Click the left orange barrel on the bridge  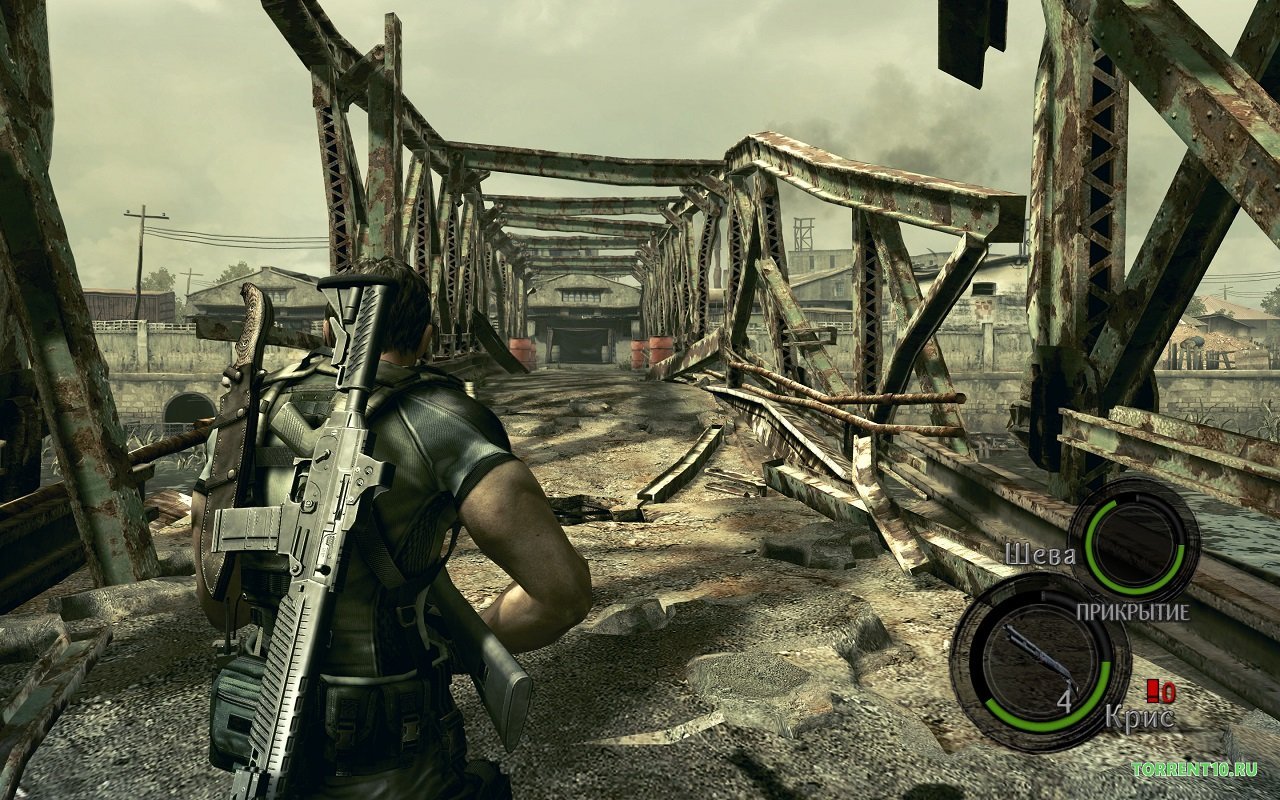click(x=522, y=350)
